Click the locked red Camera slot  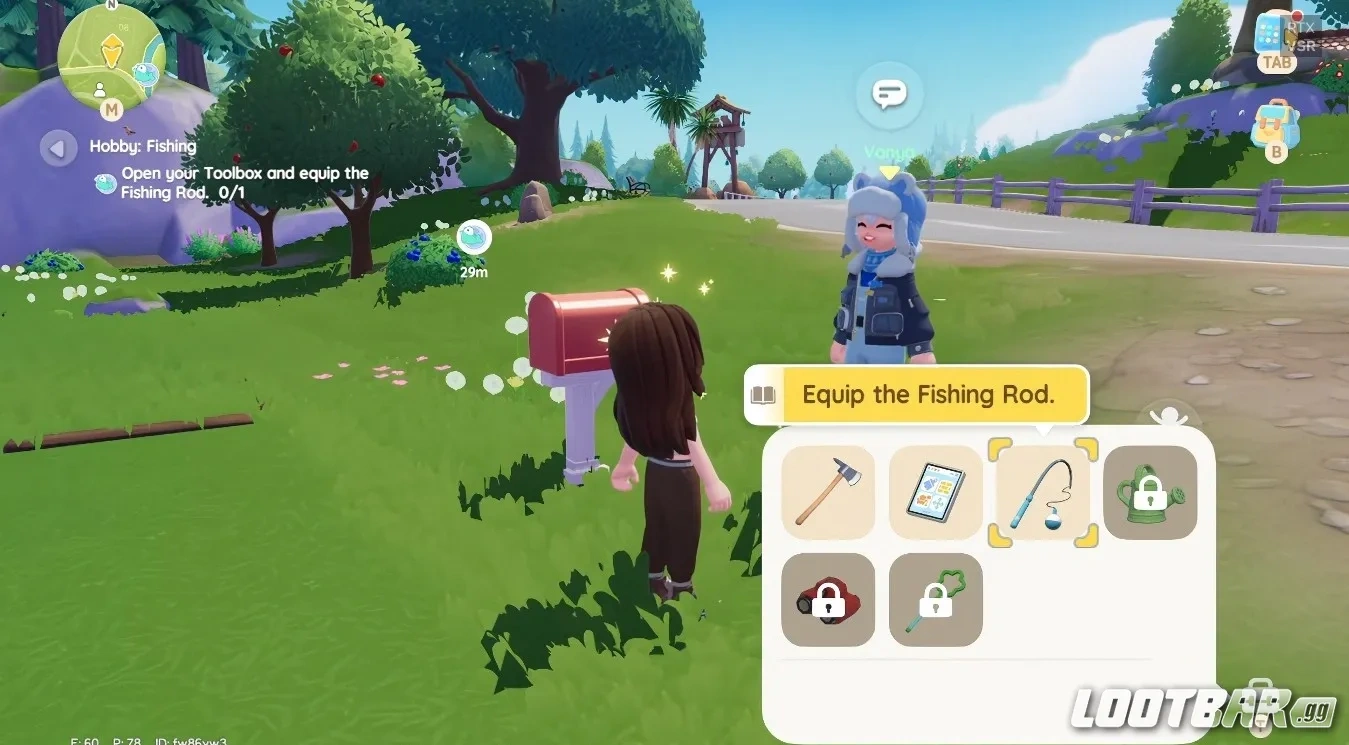[828, 599]
